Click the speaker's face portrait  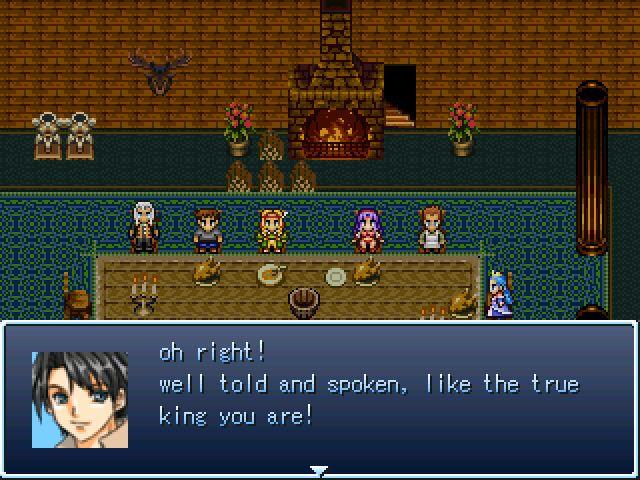pyautogui.click(x=80, y=399)
